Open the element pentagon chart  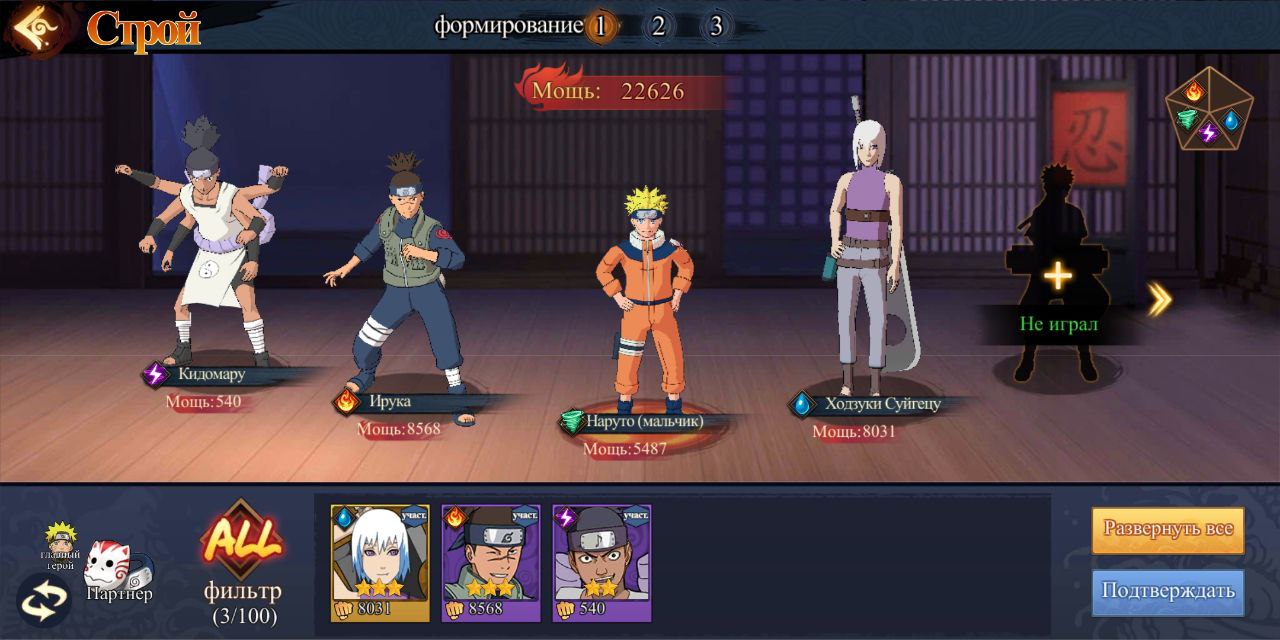click(x=1208, y=110)
